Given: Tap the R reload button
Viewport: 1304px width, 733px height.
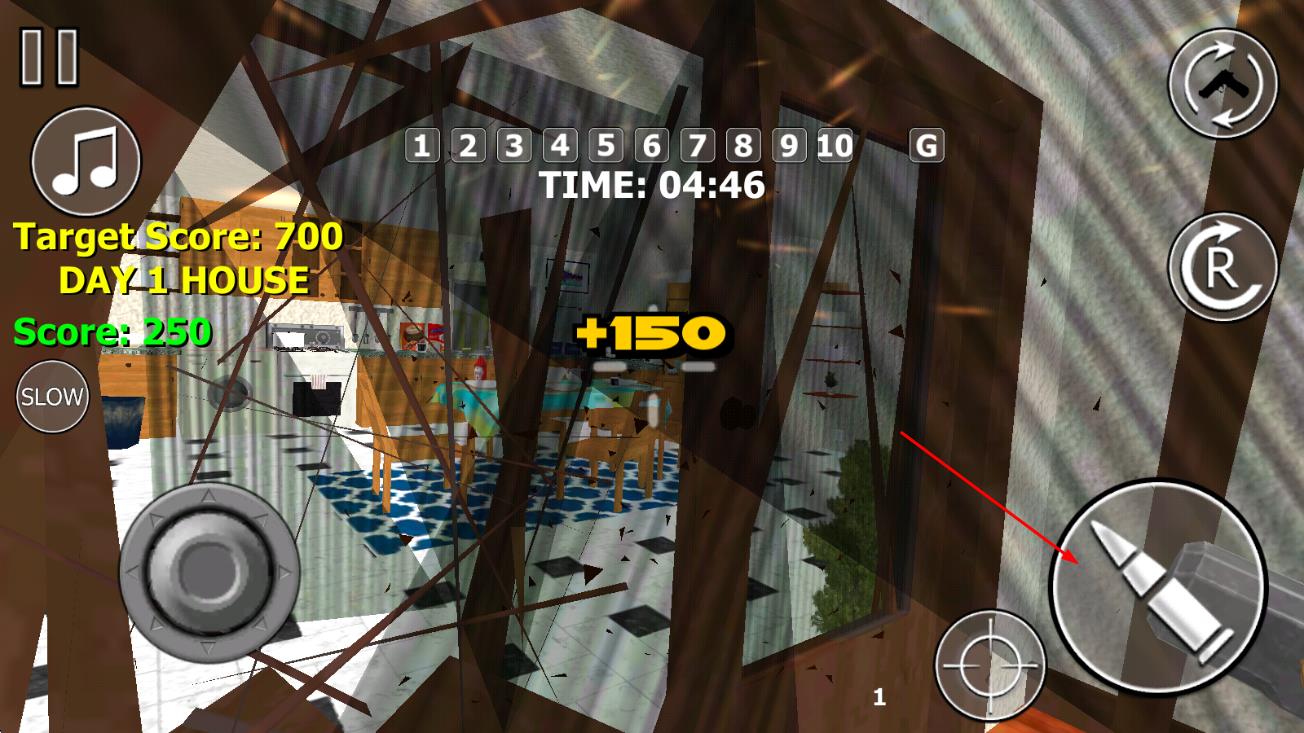Looking at the screenshot, I should point(1223,267).
